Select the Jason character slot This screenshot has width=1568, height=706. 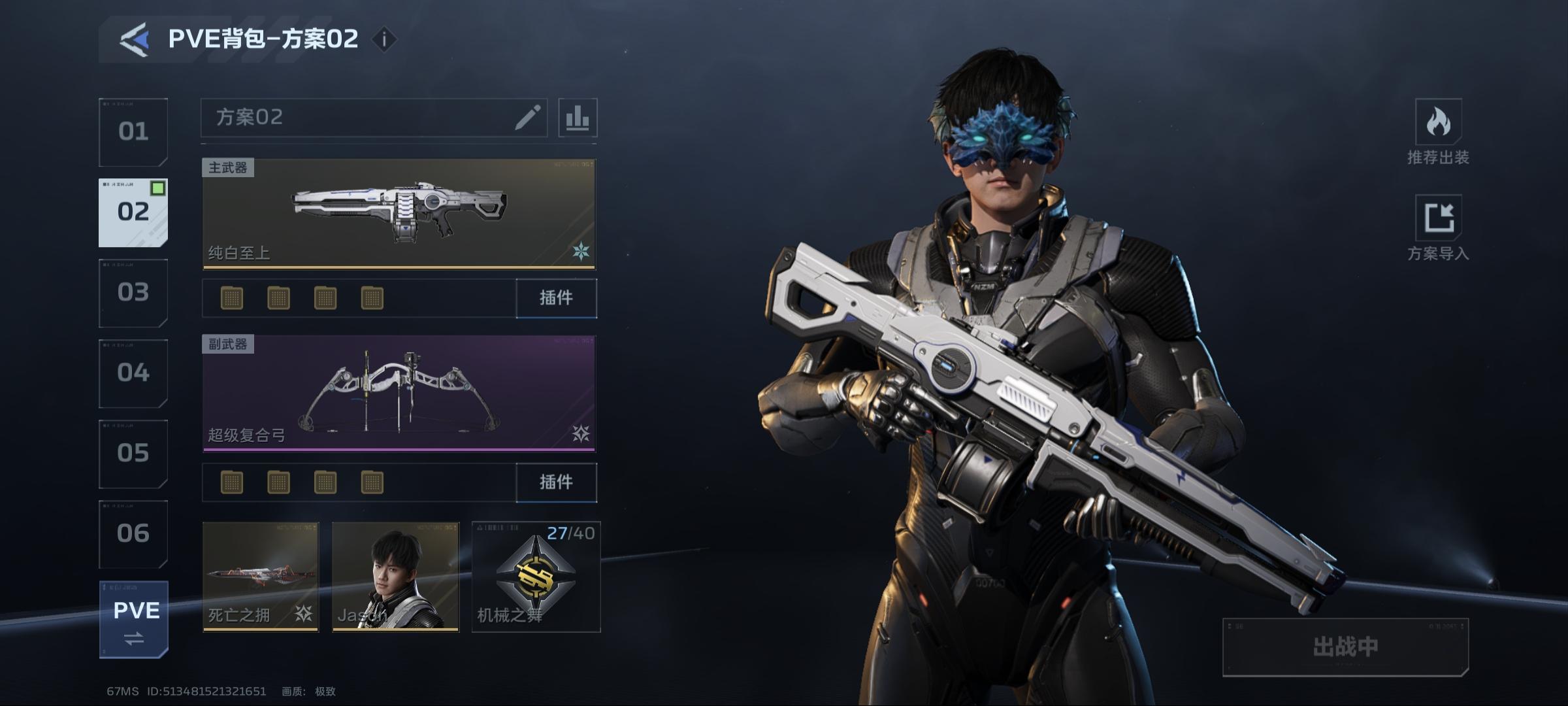click(395, 577)
